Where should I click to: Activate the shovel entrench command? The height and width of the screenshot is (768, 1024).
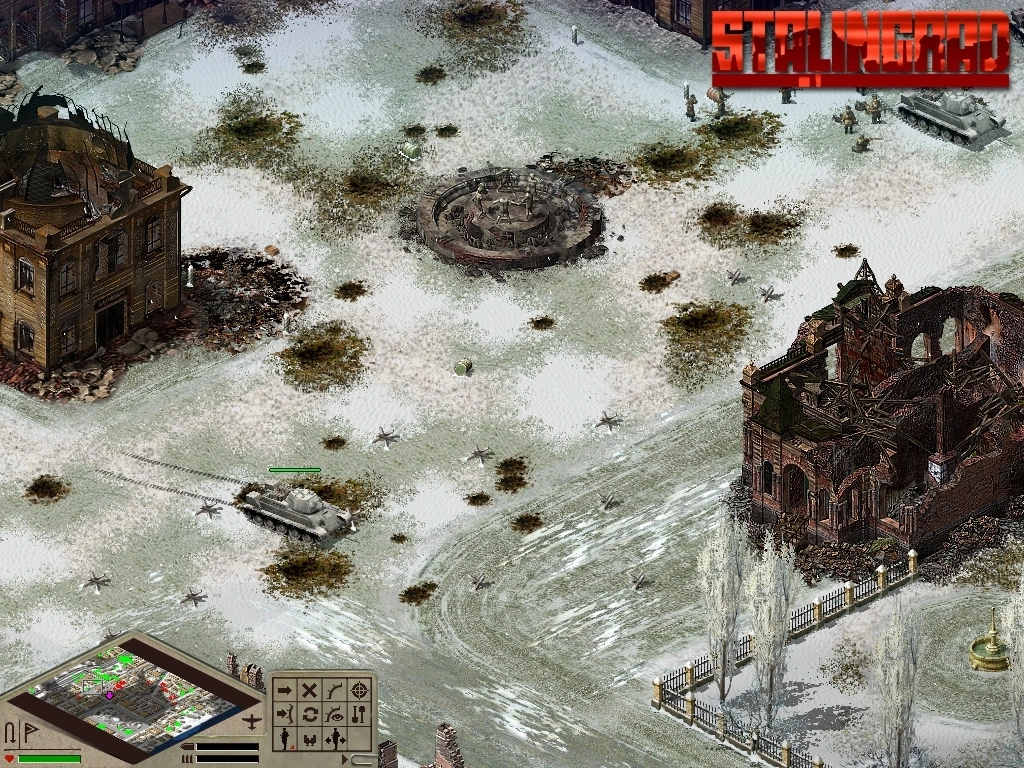[x=360, y=714]
